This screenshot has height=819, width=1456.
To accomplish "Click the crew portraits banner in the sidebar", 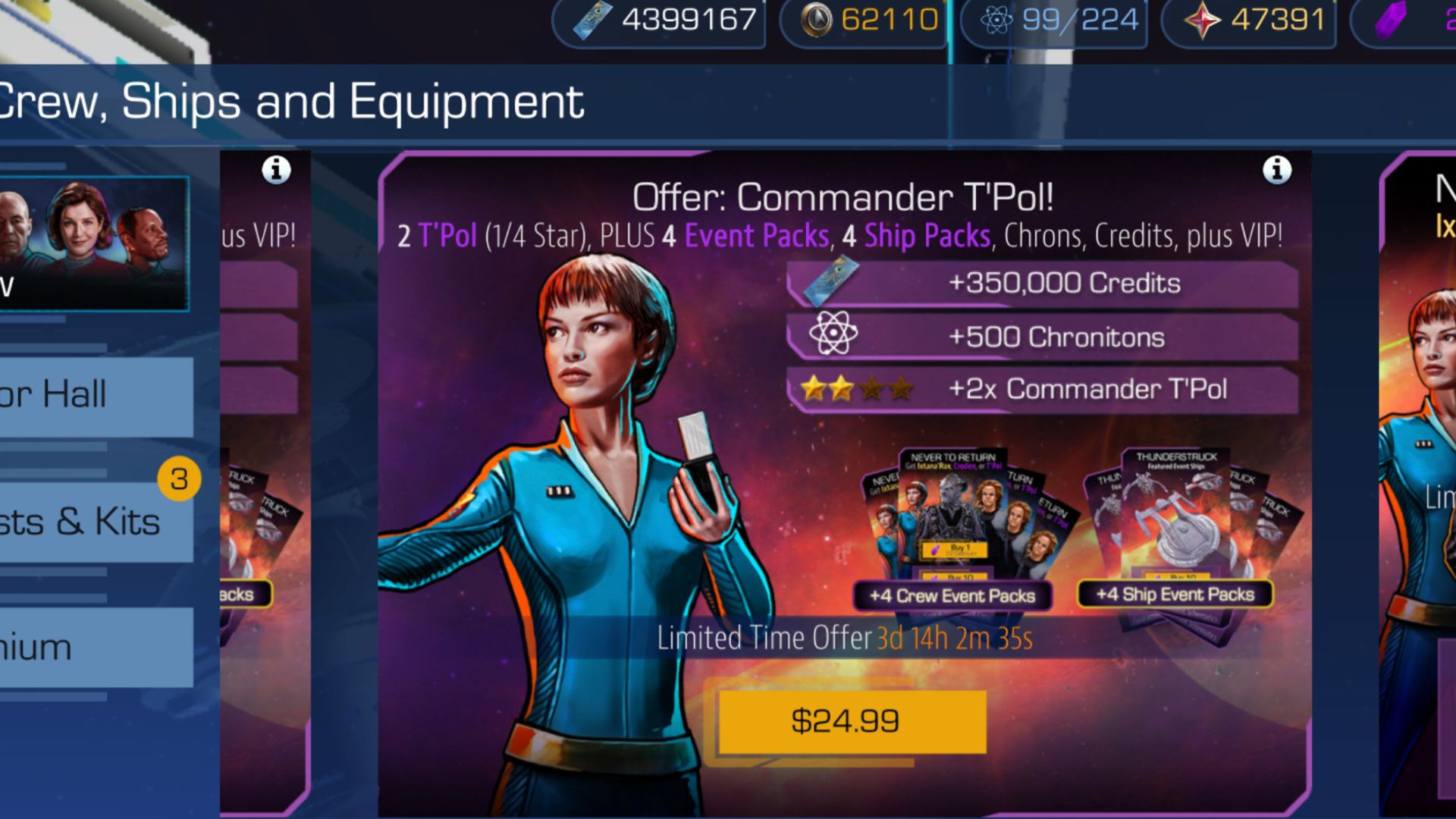I will [96, 240].
